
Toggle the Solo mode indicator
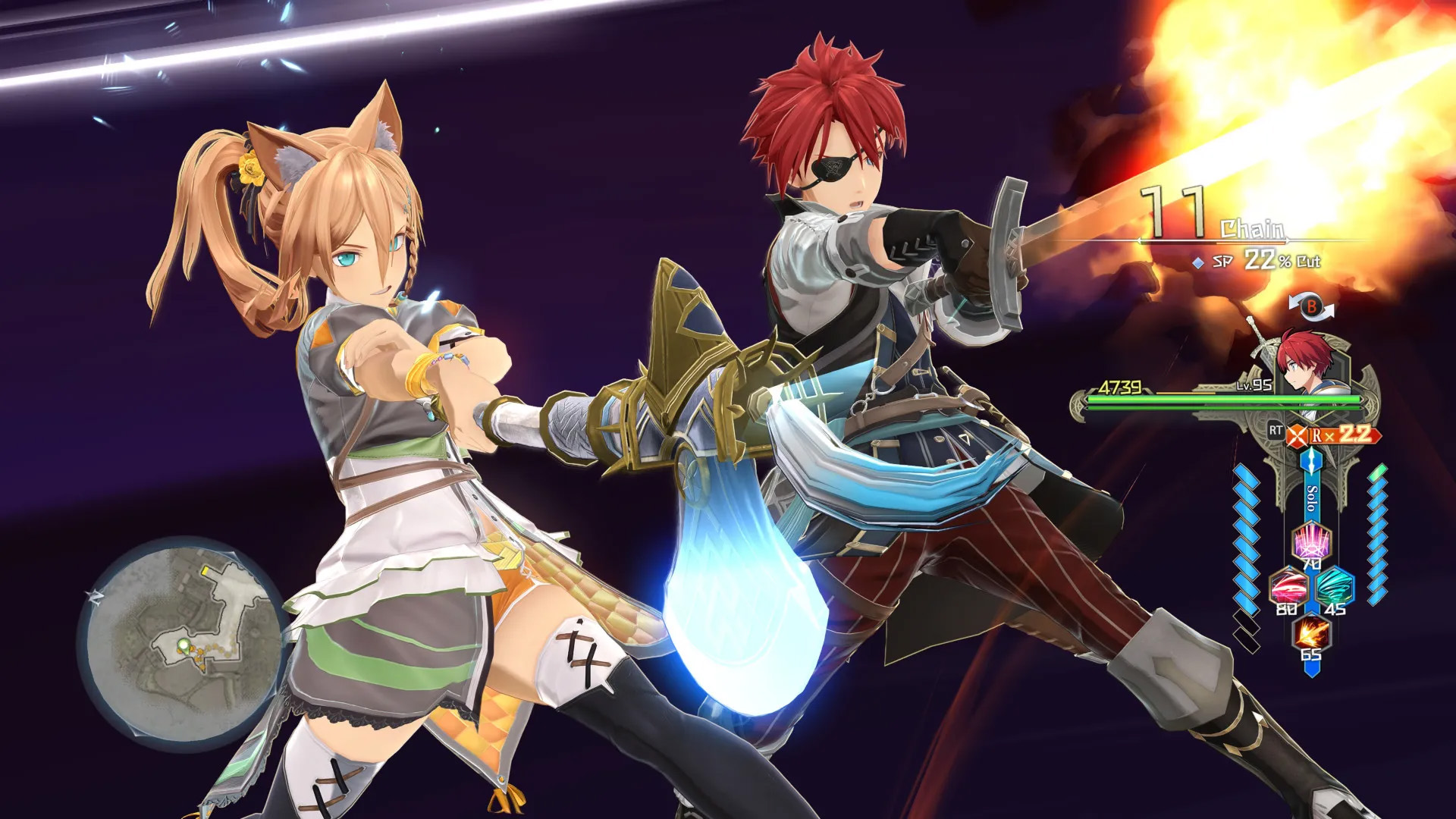pyautogui.click(x=1311, y=497)
